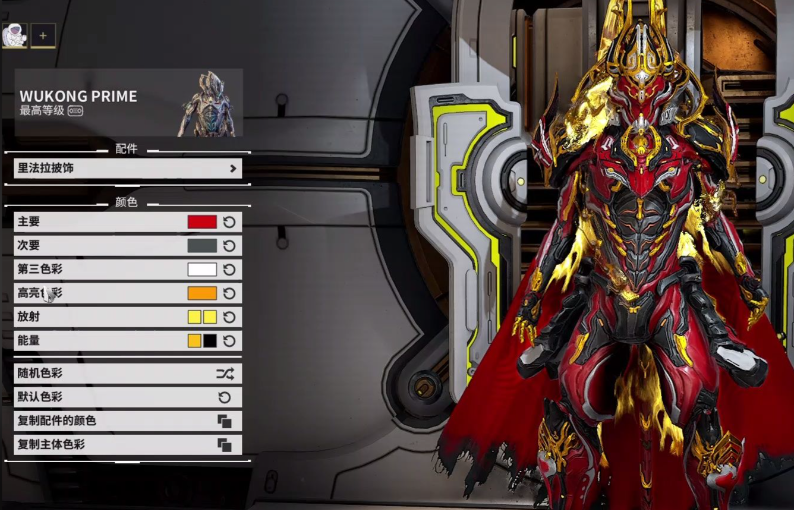This screenshot has width=794, height=510.
Task: Open the 里法拉披饰 attachment selector
Action: click(128, 169)
